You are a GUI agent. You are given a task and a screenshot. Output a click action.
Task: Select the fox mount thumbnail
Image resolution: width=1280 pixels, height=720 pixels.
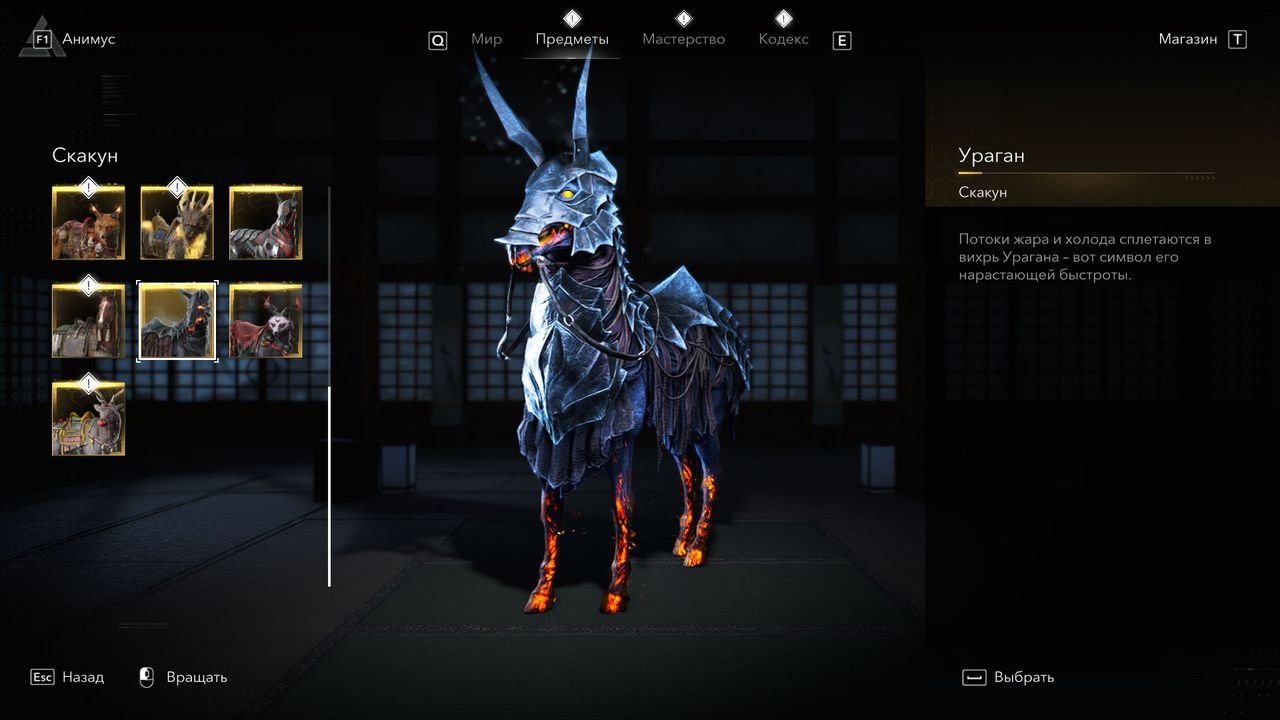point(89,222)
